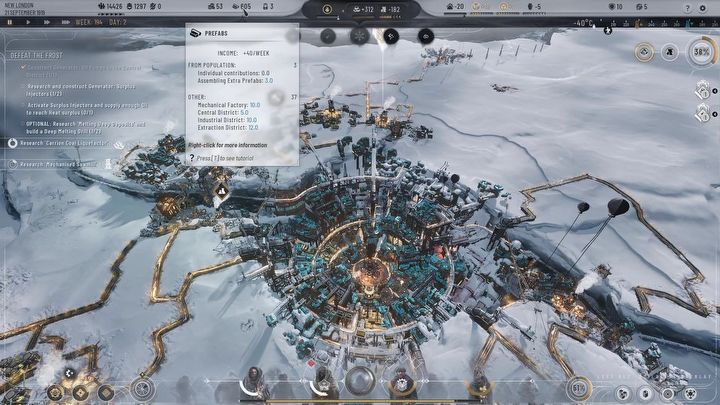The image size is (720, 405).
Task: Click the snowflake icon in the top row
Action: (359, 35)
